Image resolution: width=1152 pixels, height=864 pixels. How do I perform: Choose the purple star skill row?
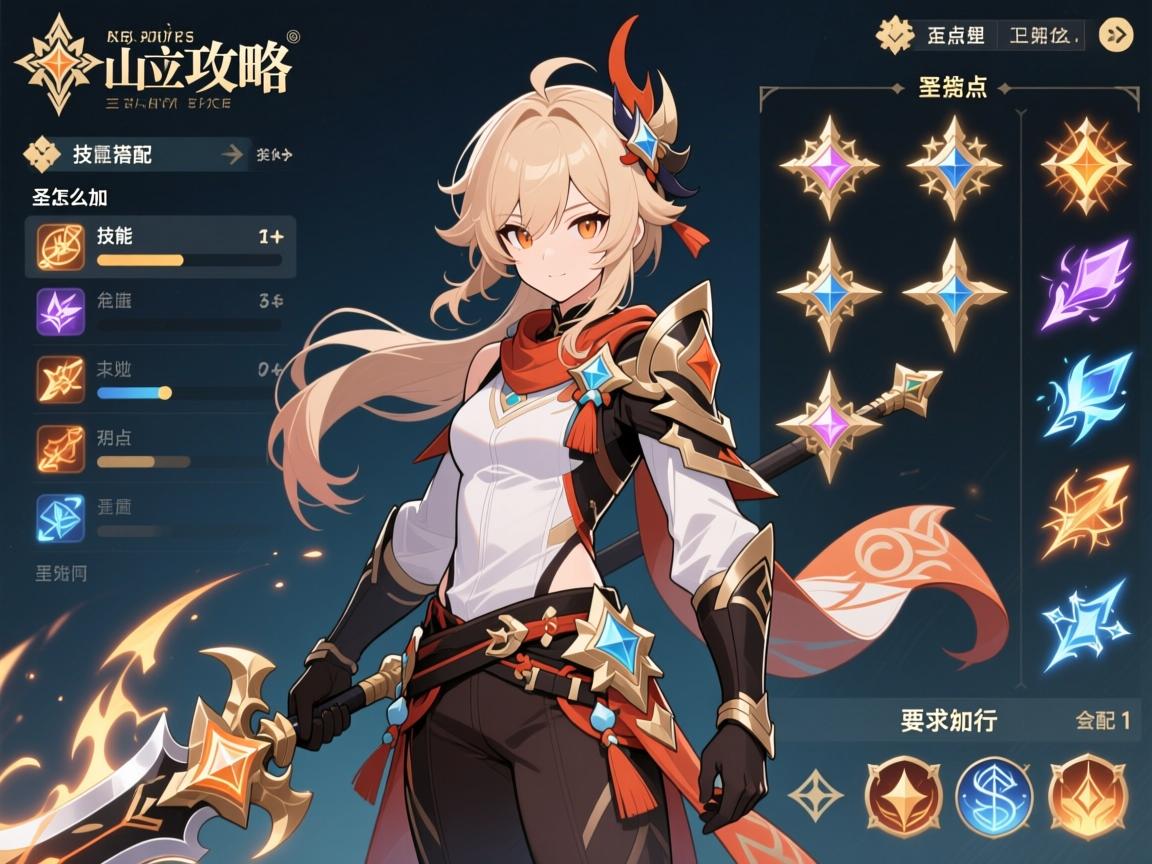[x=160, y=310]
